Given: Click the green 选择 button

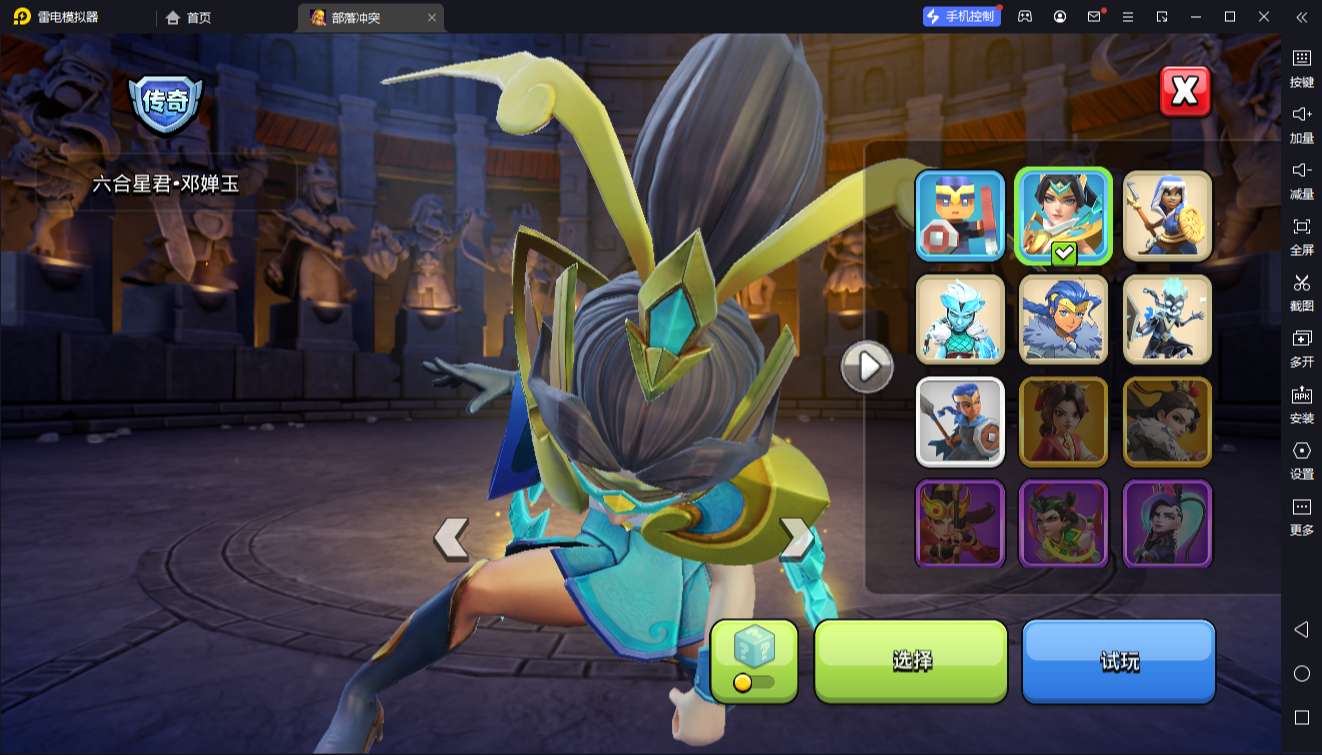Looking at the screenshot, I should (911, 661).
